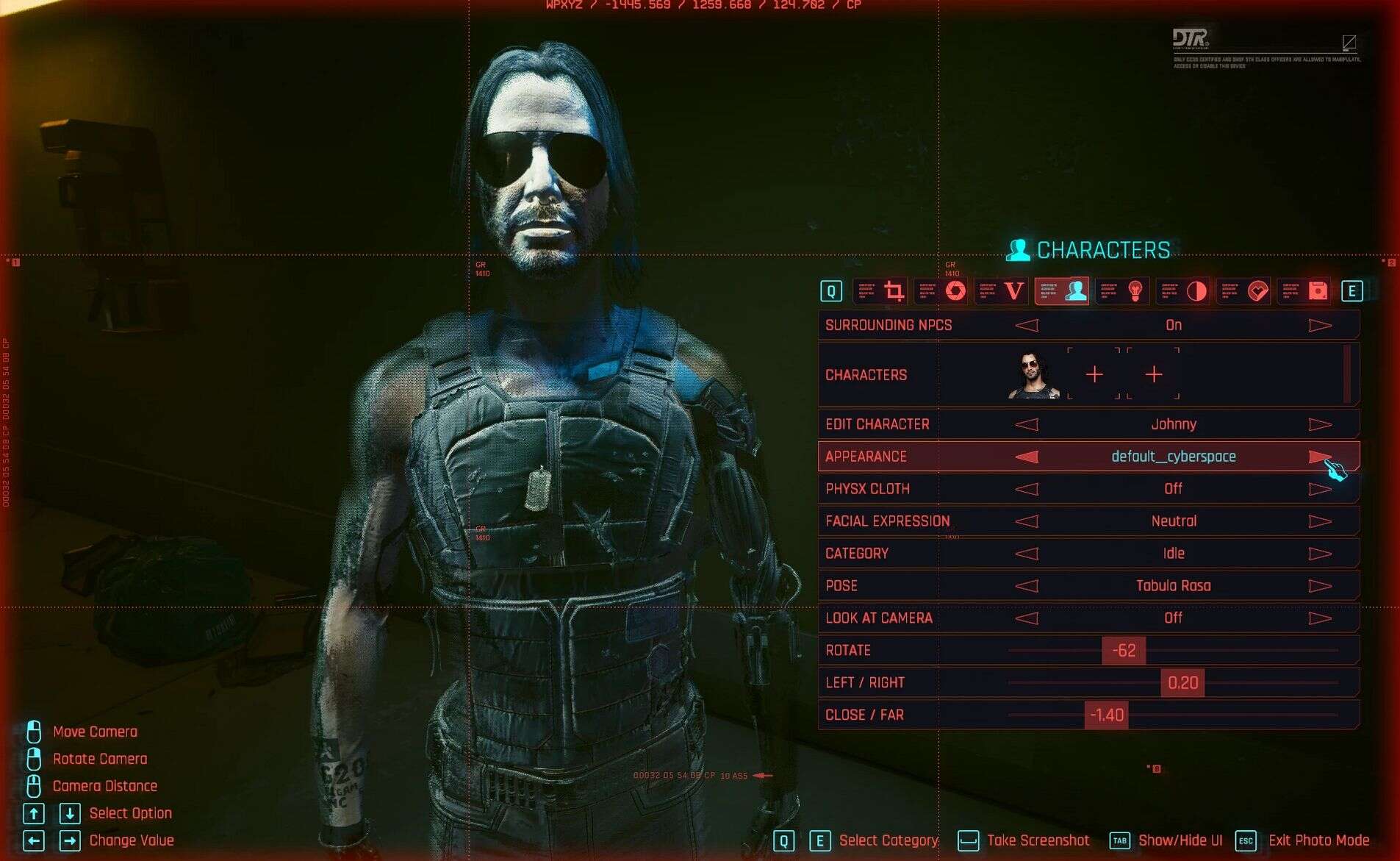Switch to the V pose tab
The image size is (1400, 861).
click(x=1014, y=291)
